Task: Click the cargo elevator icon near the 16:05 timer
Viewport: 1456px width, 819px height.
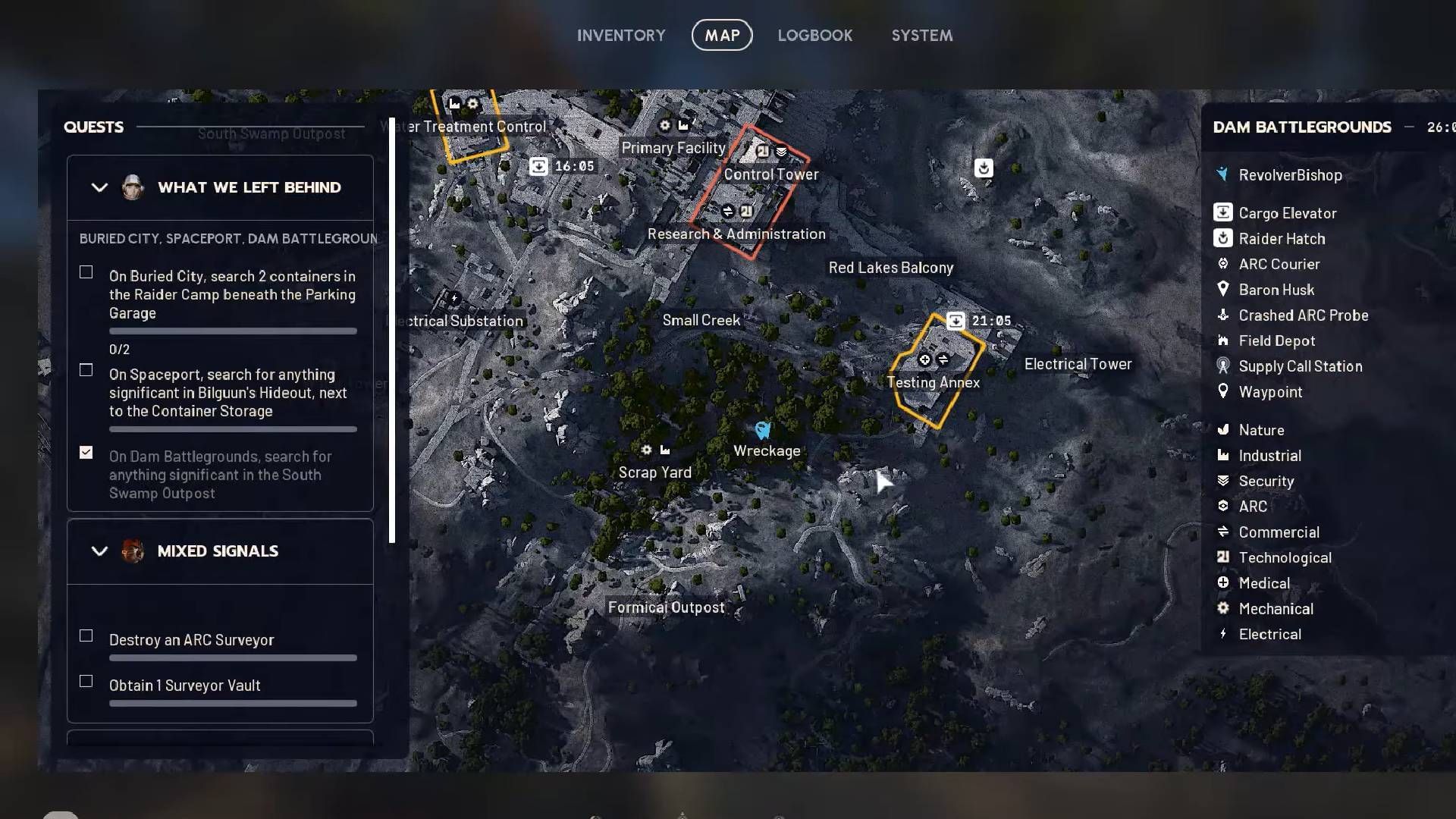Action: (x=539, y=165)
